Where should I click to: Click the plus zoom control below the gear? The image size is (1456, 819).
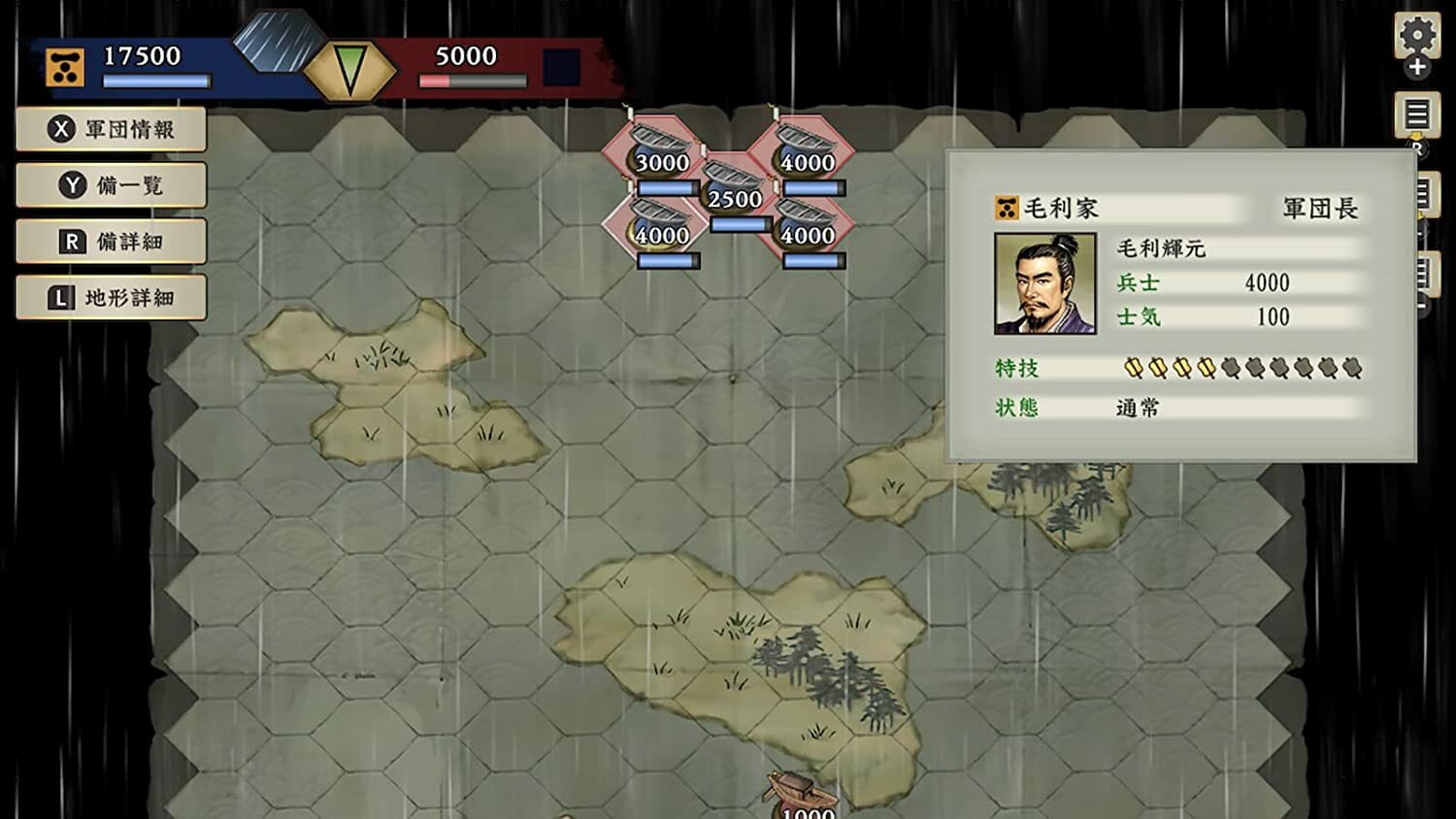pyautogui.click(x=1418, y=67)
